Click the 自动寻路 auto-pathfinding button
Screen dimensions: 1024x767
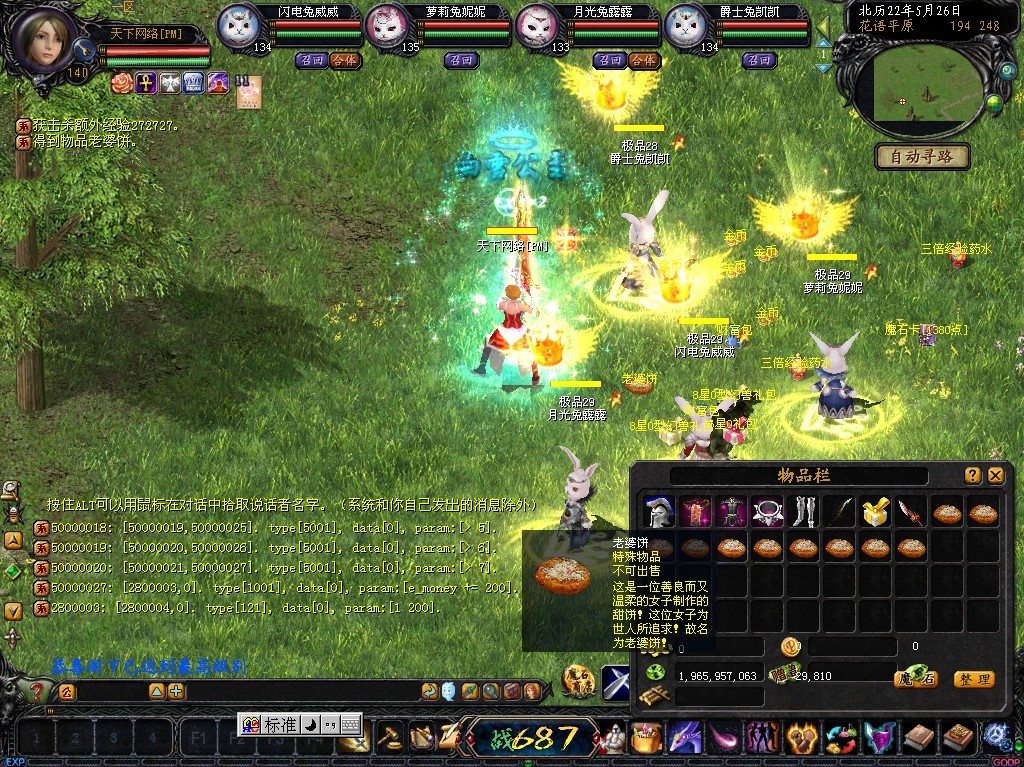tap(922, 156)
